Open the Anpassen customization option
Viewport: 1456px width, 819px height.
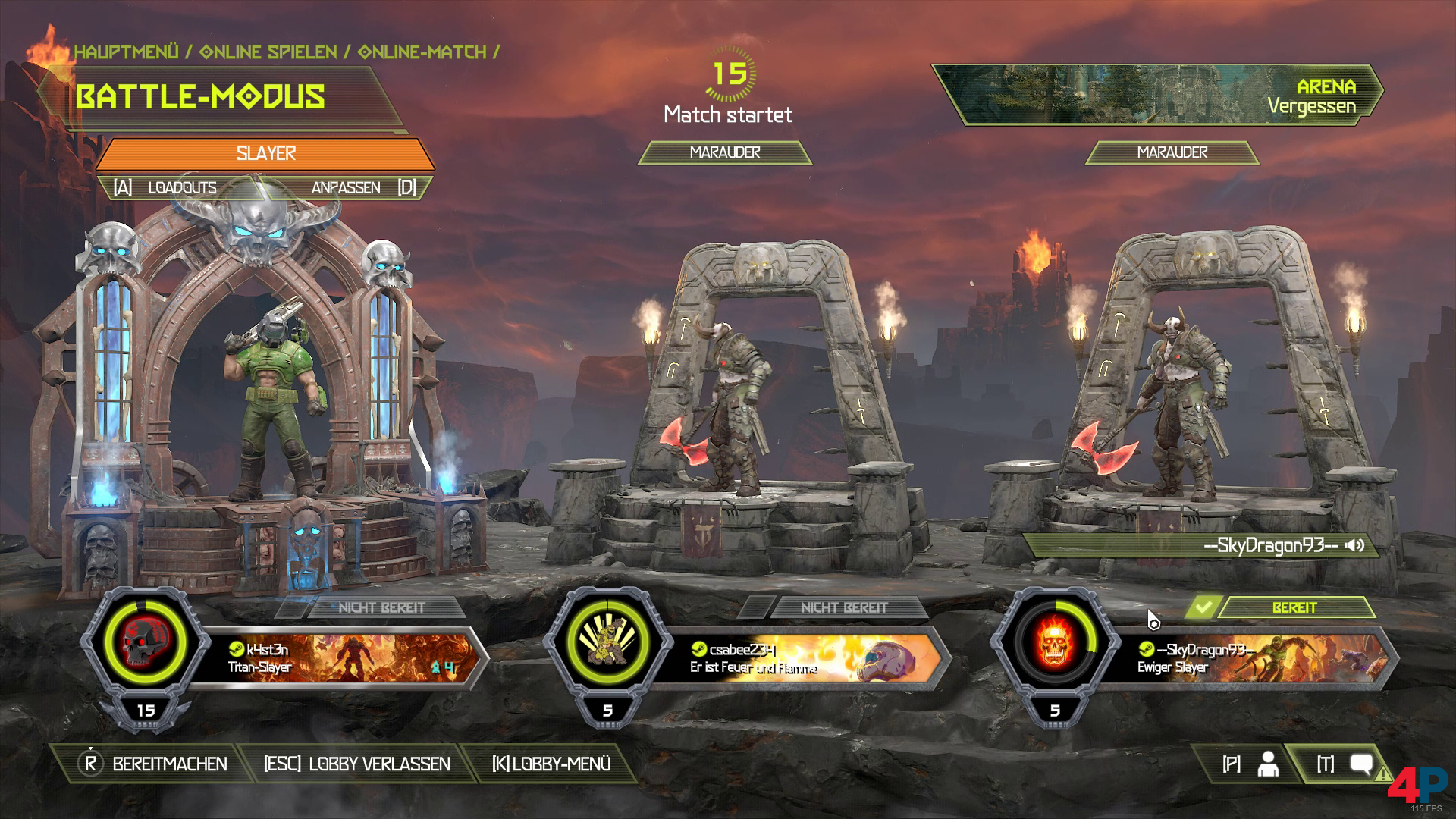[x=346, y=187]
